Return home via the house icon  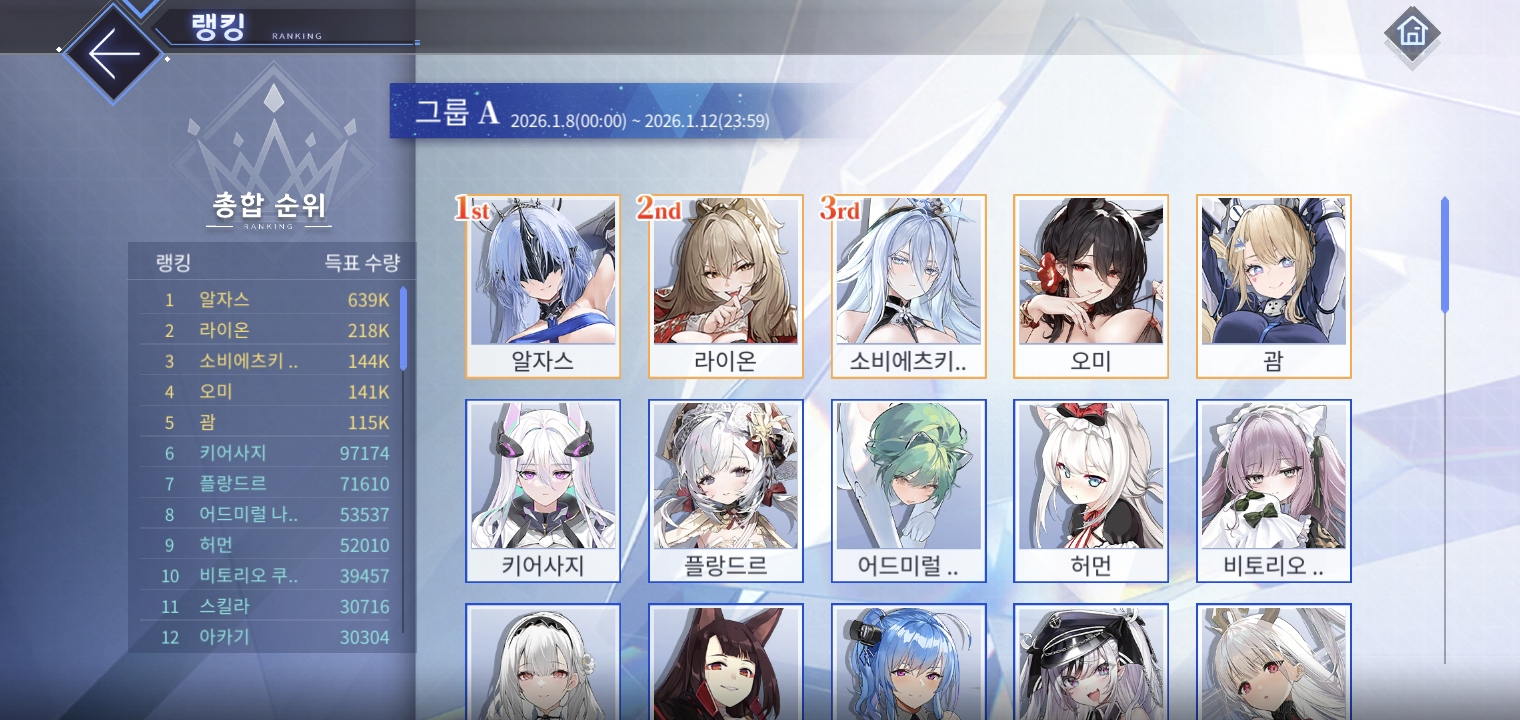[x=1412, y=33]
